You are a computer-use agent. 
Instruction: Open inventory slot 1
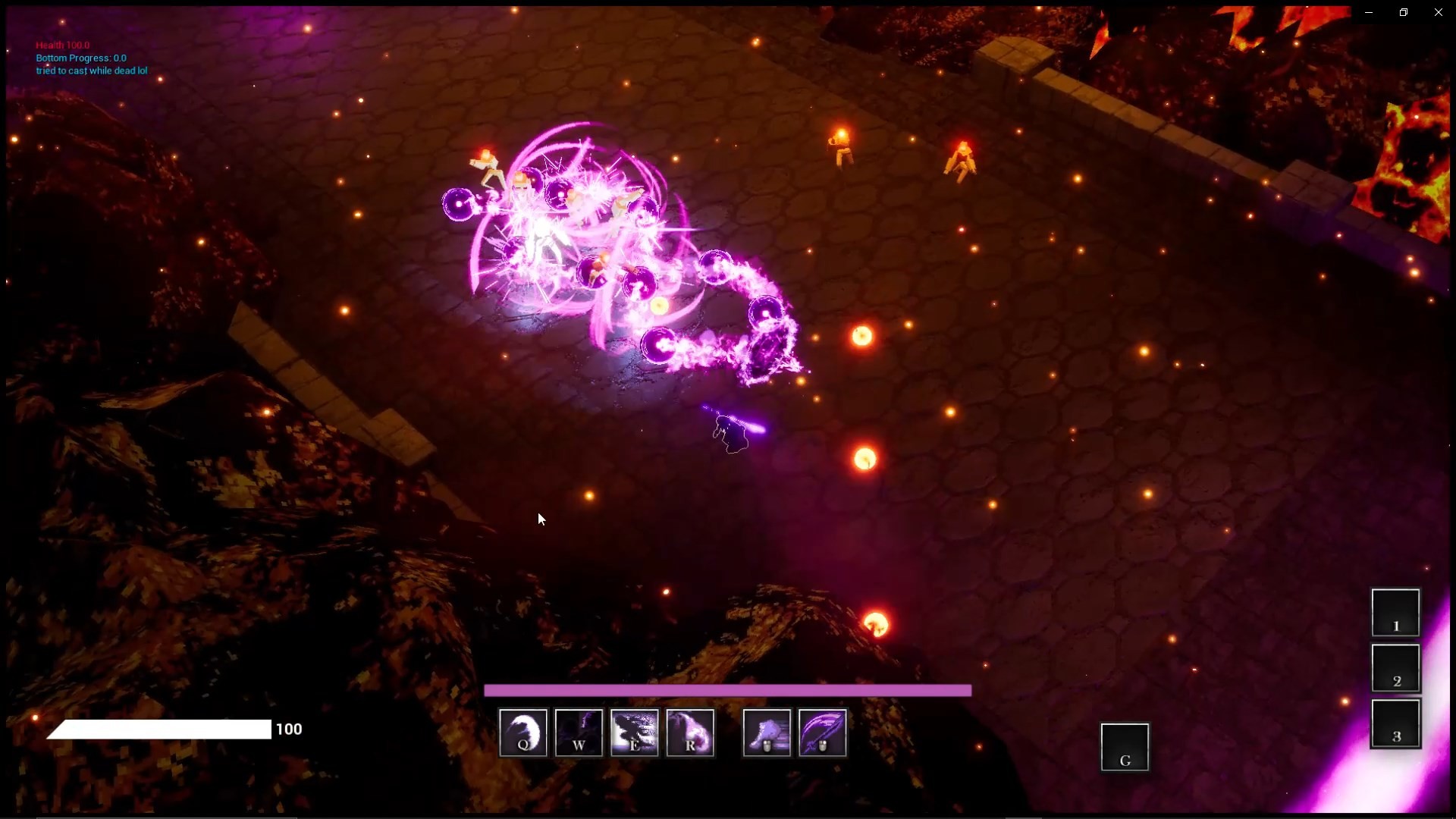point(1395,612)
